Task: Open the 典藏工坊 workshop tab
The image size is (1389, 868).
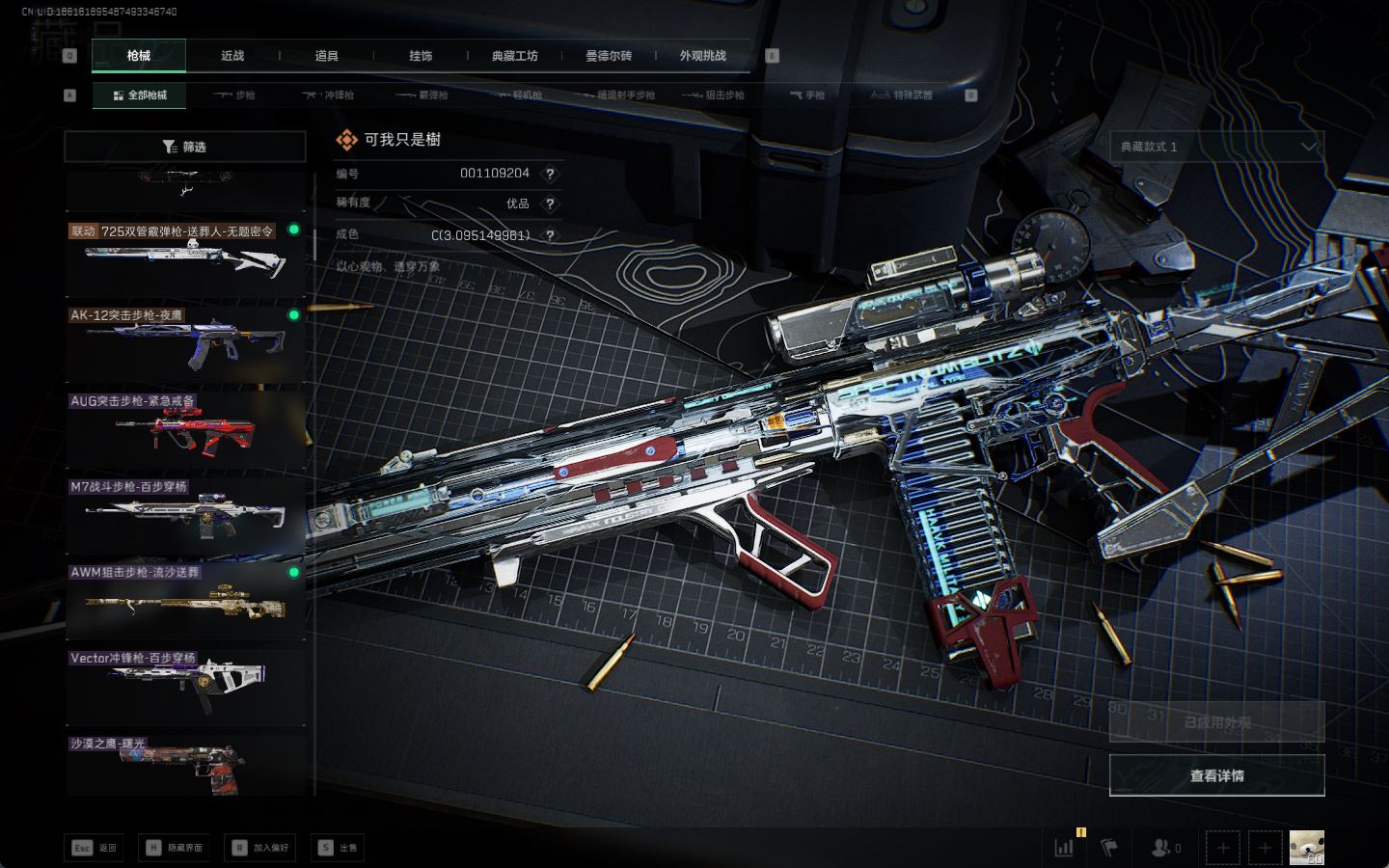Action: (x=514, y=56)
